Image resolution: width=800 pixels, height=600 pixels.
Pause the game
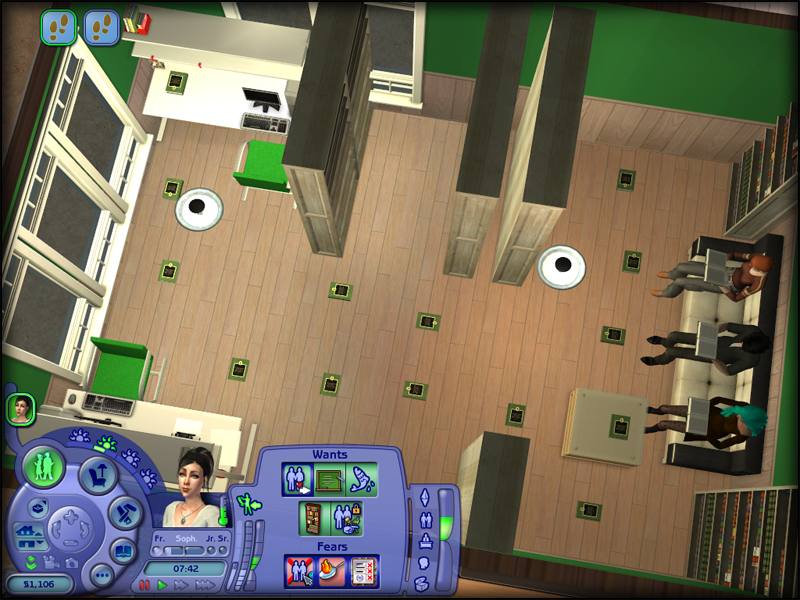coord(145,585)
